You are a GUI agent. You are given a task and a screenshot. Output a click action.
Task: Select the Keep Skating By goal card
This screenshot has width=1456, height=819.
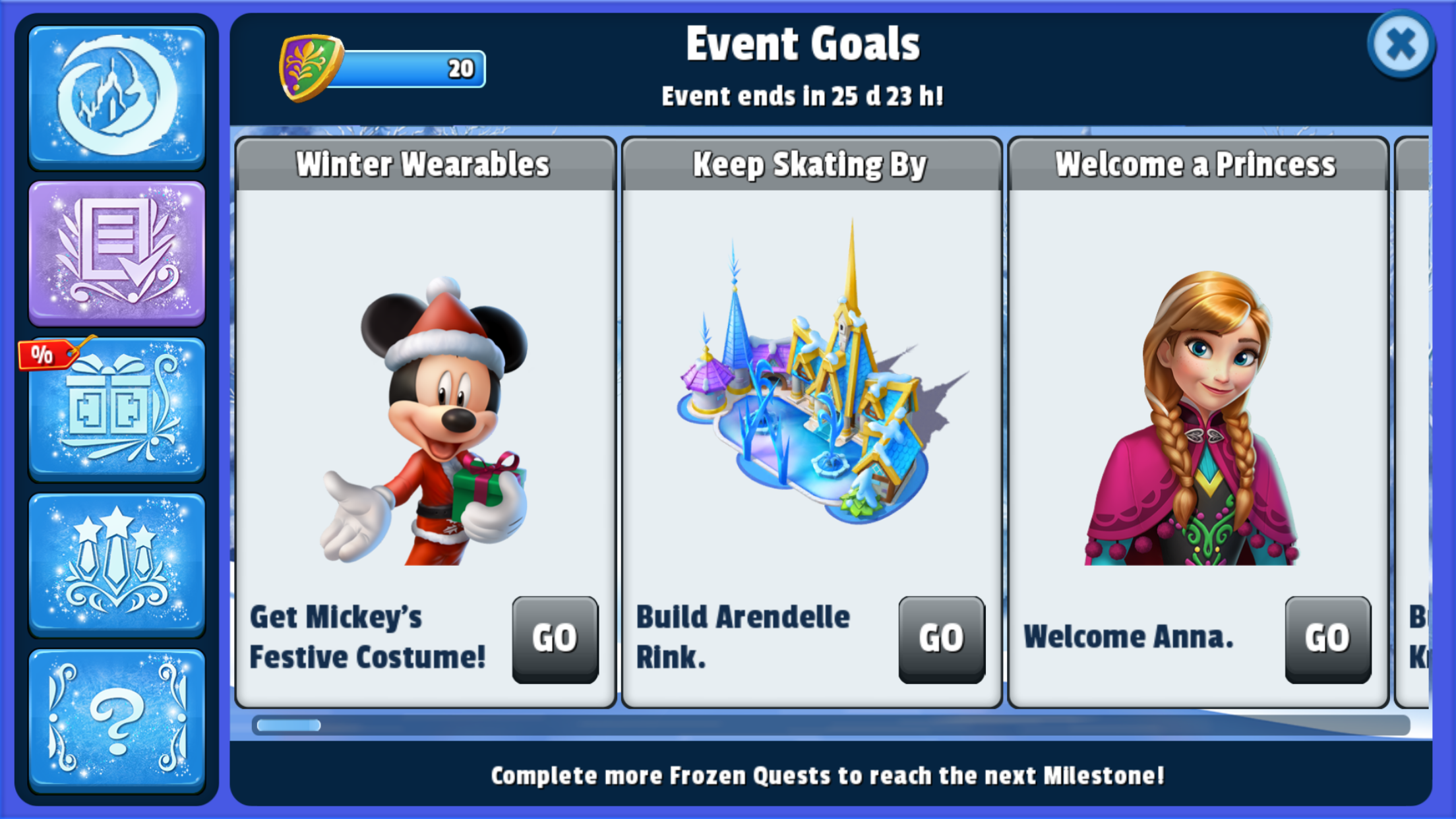click(x=812, y=396)
